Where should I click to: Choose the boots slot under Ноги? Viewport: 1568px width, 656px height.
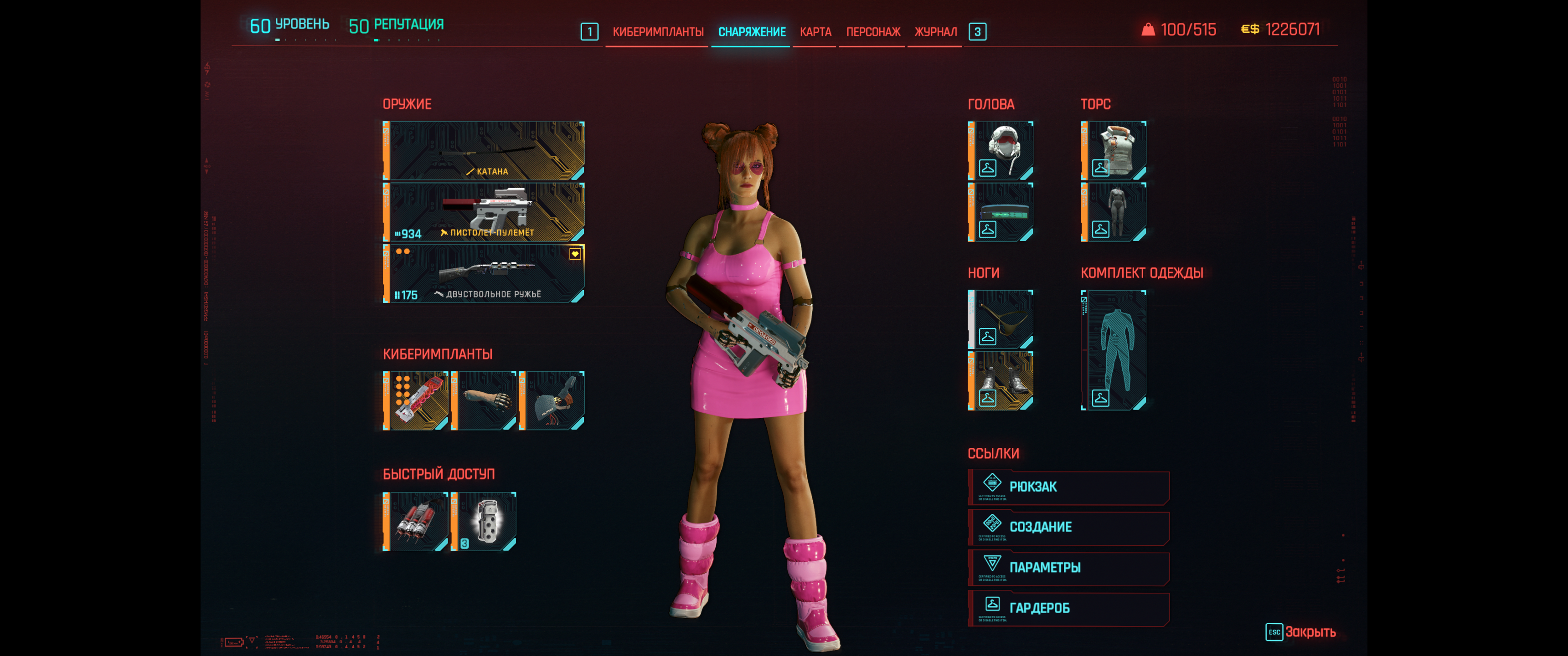[1001, 381]
